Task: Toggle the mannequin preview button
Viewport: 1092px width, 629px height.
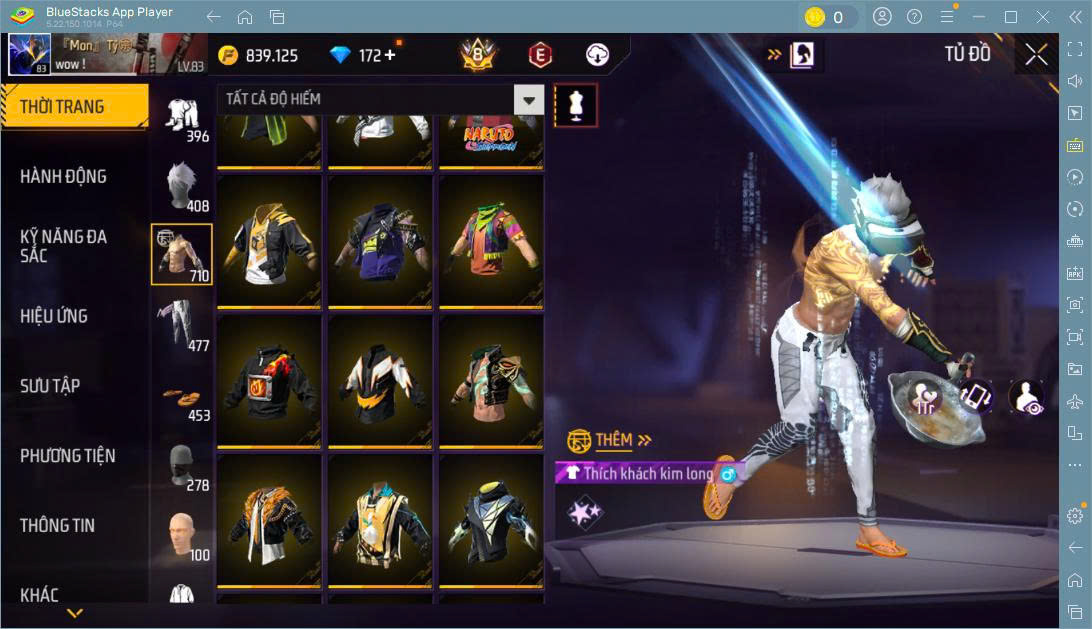Action: (576, 103)
